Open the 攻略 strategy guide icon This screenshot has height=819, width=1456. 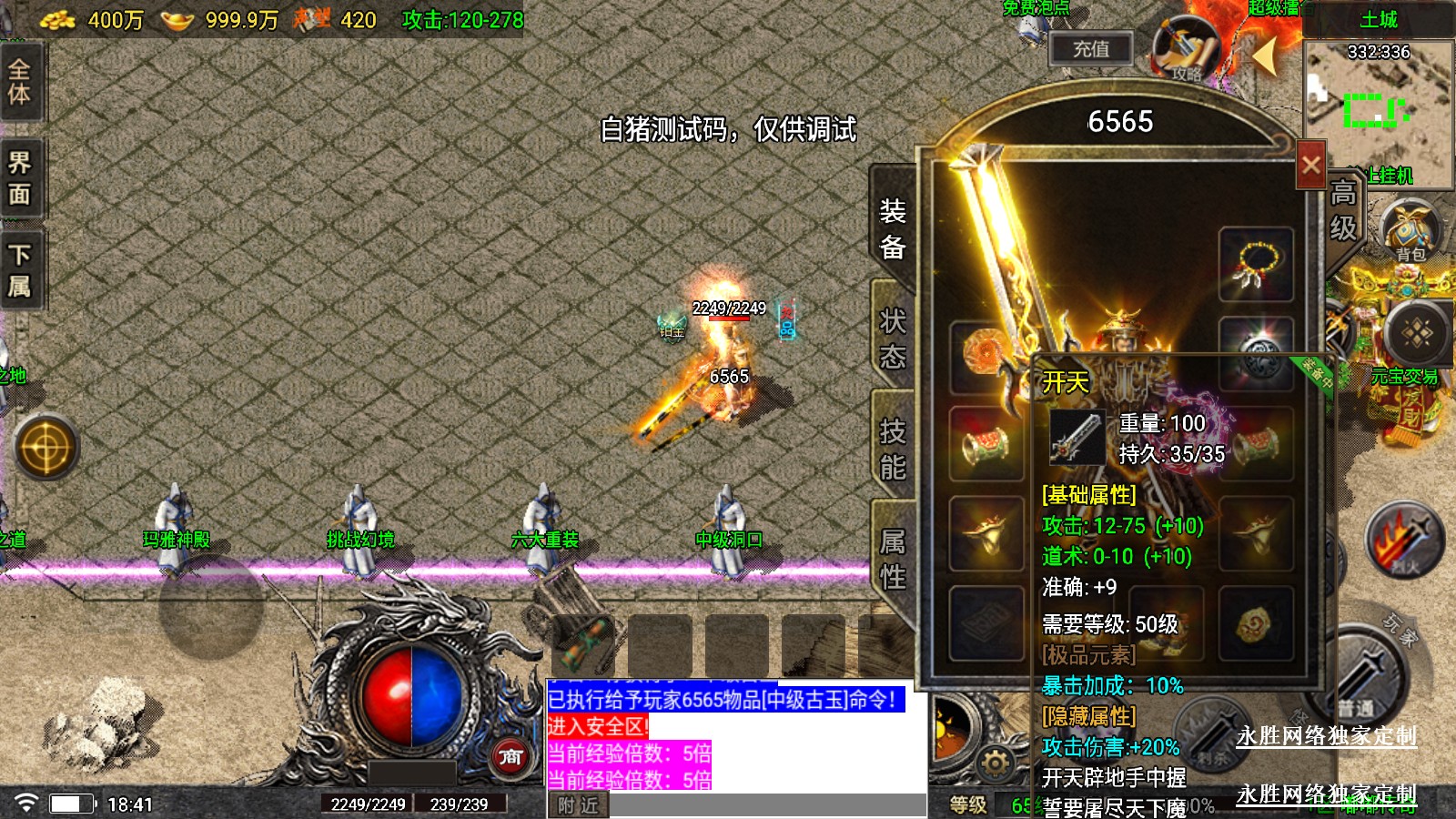click(x=1186, y=47)
